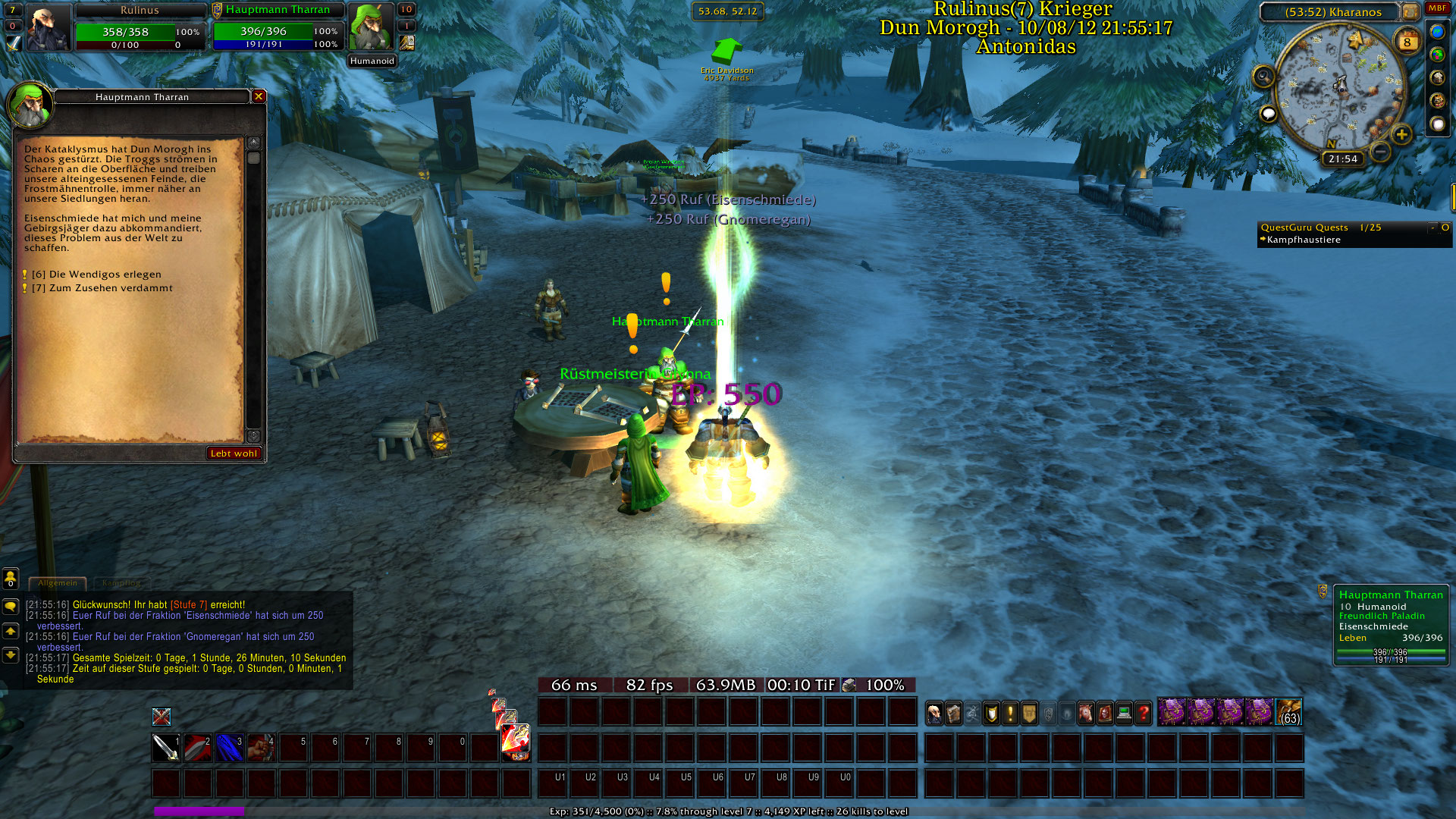Use the blue slash ability in slot 3
Image resolution: width=1456 pixels, height=819 pixels.
tap(229, 748)
